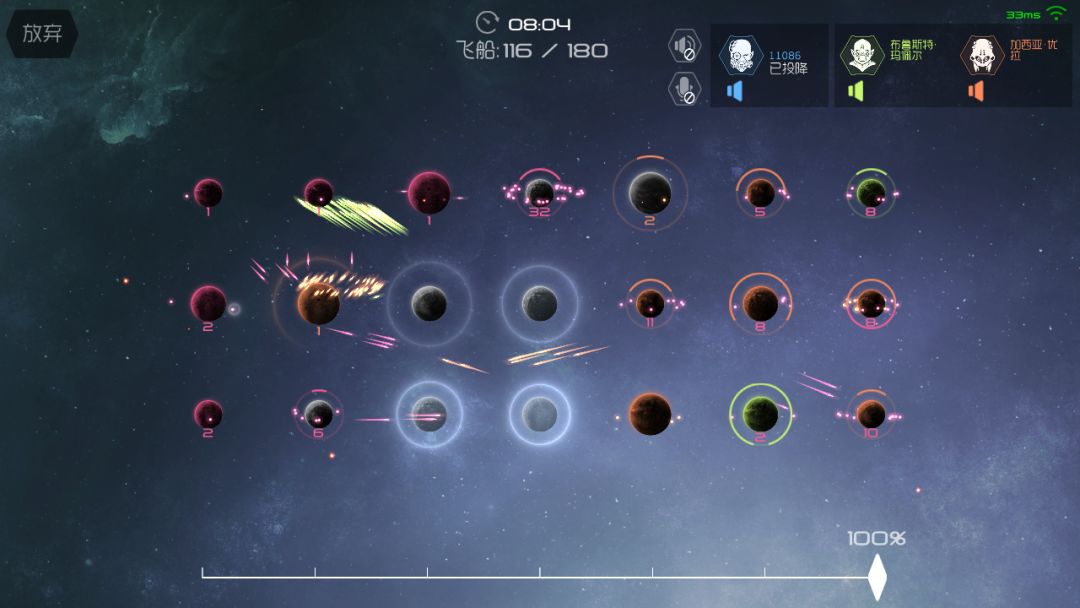This screenshot has height=608, width=1080.
Task: Toggle the muted speaker icon
Action: pyautogui.click(x=684, y=46)
